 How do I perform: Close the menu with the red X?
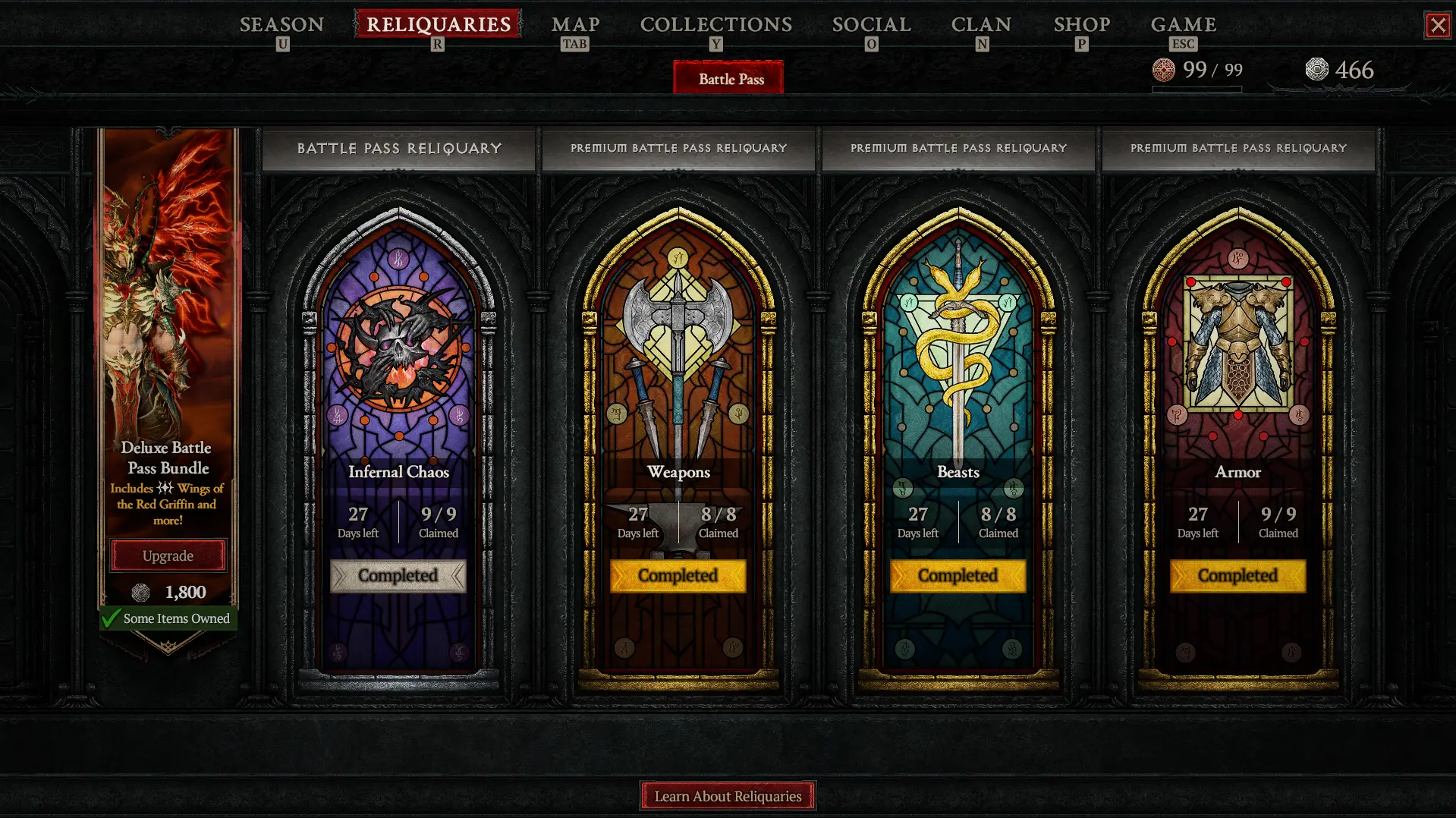click(1437, 25)
